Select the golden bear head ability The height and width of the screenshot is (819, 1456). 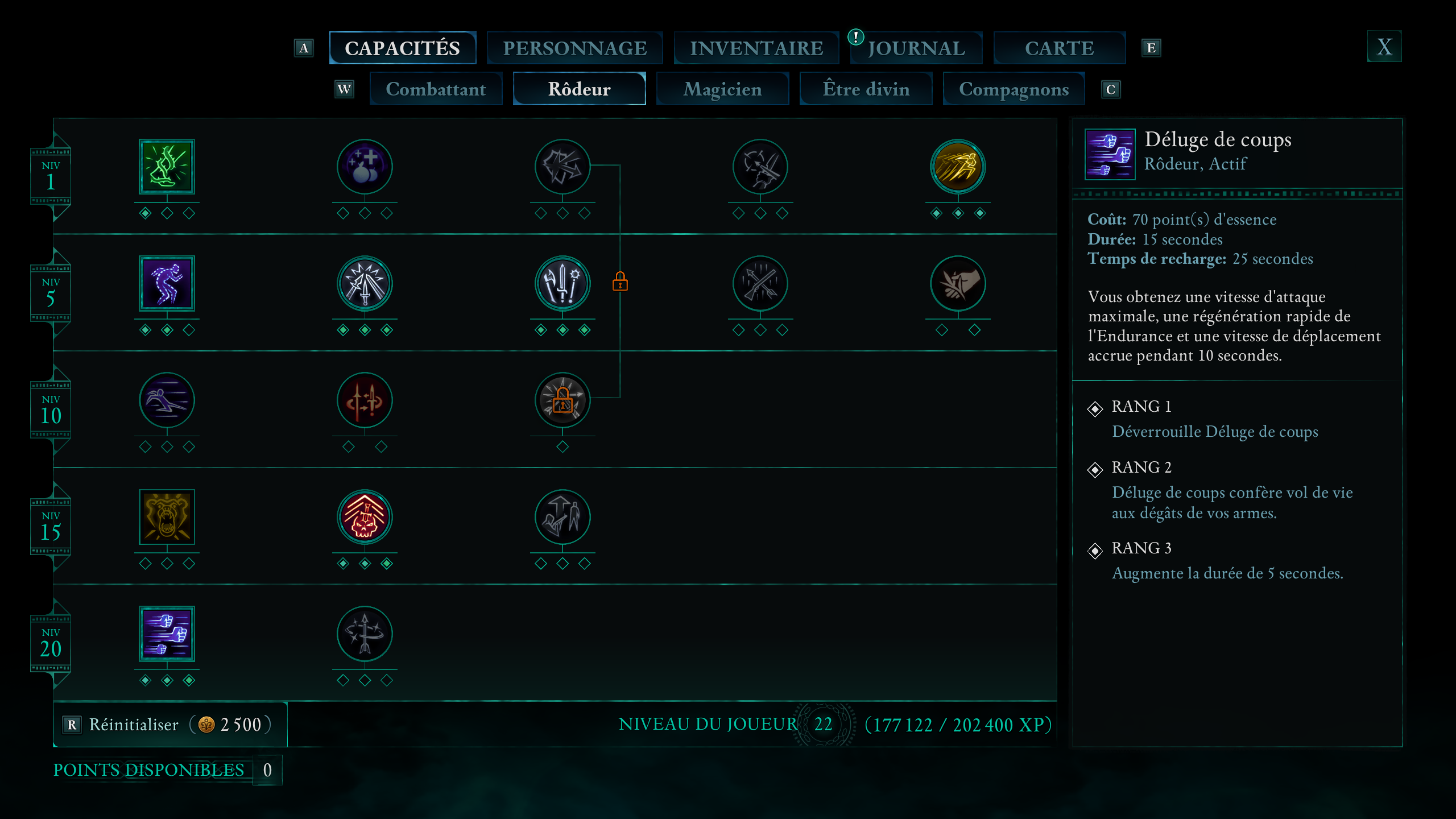(x=167, y=517)
